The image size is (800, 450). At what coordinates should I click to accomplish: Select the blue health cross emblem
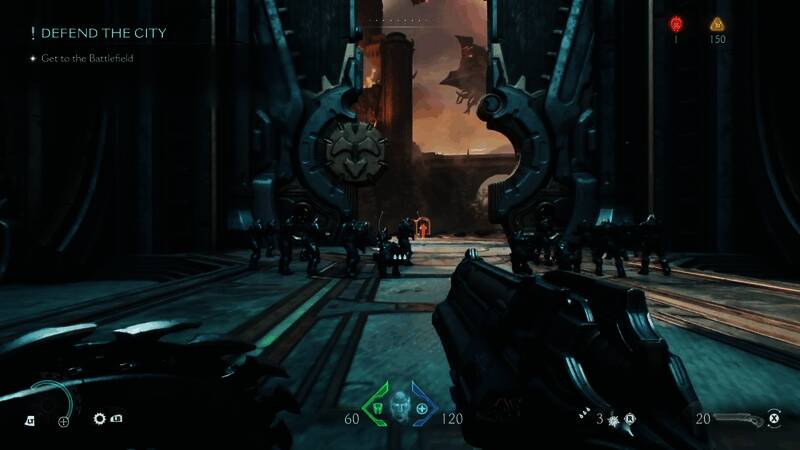pyautogui.click(x=423, y=410)
